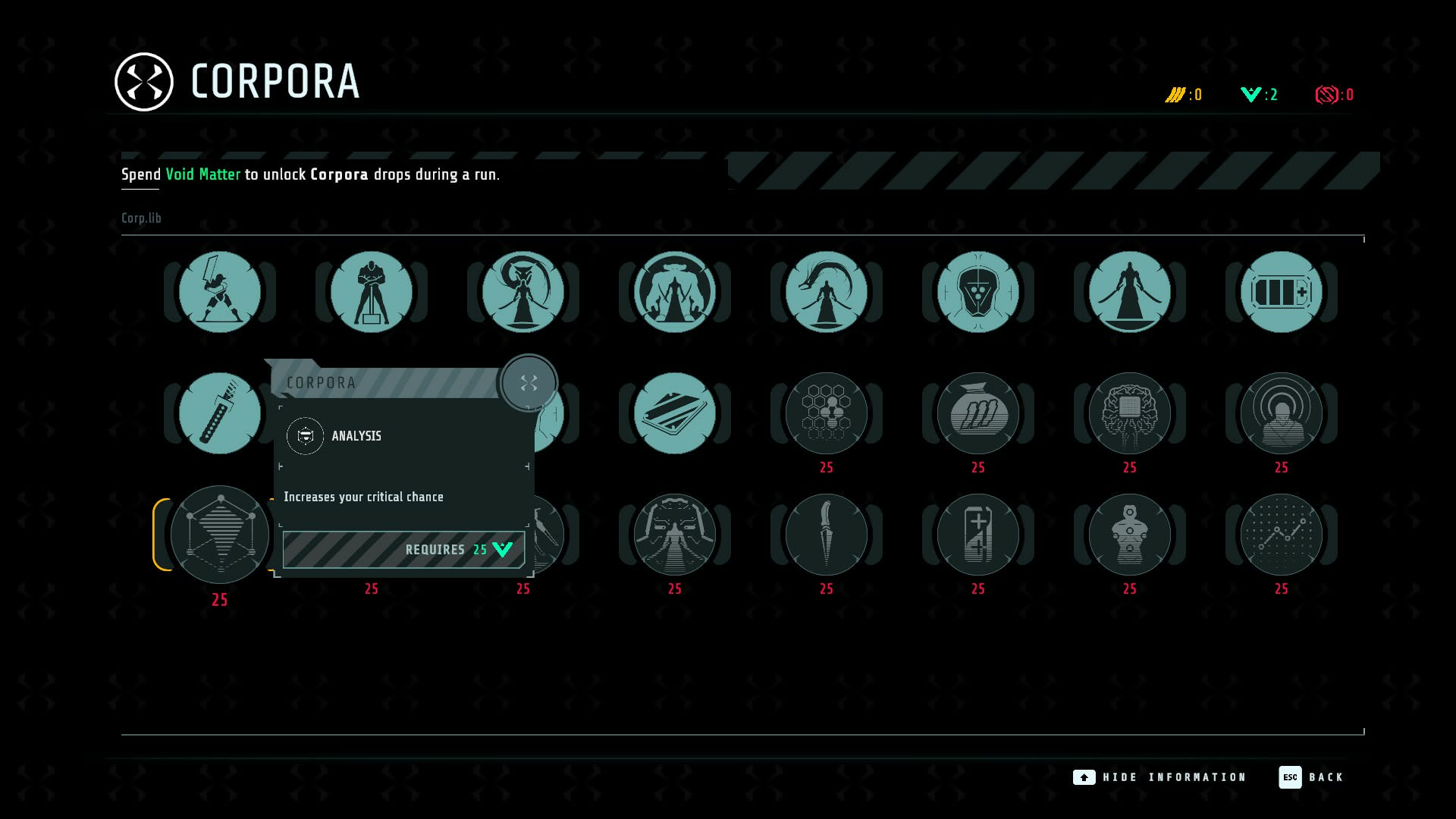This screenshot has width=1456, height=819.
Task: Unlock the brain circuit chip corpora
Action: [x=1130, y=413]
